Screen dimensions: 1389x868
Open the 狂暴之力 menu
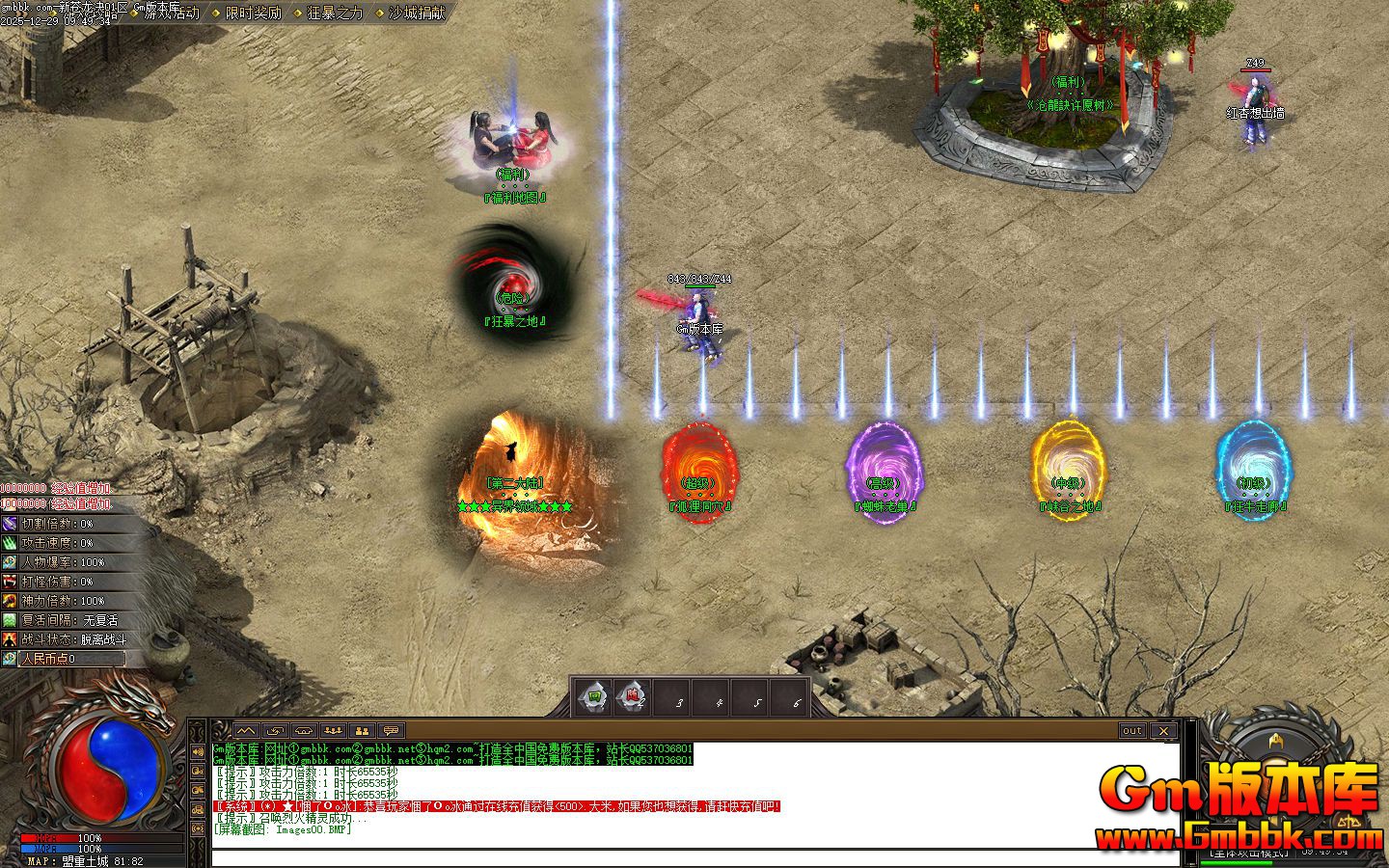click(335, 14)
